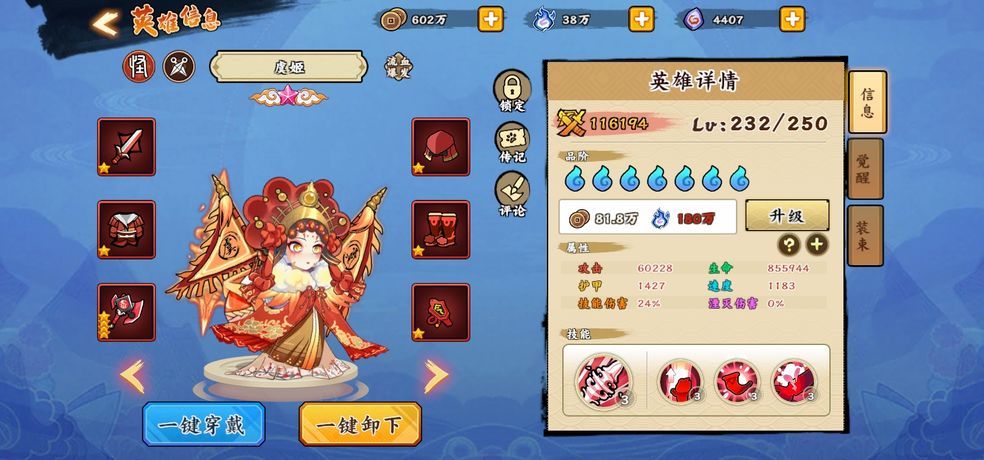The image size is (984, 460).
Task: Go back with the orange arrow
Action: 105,22
